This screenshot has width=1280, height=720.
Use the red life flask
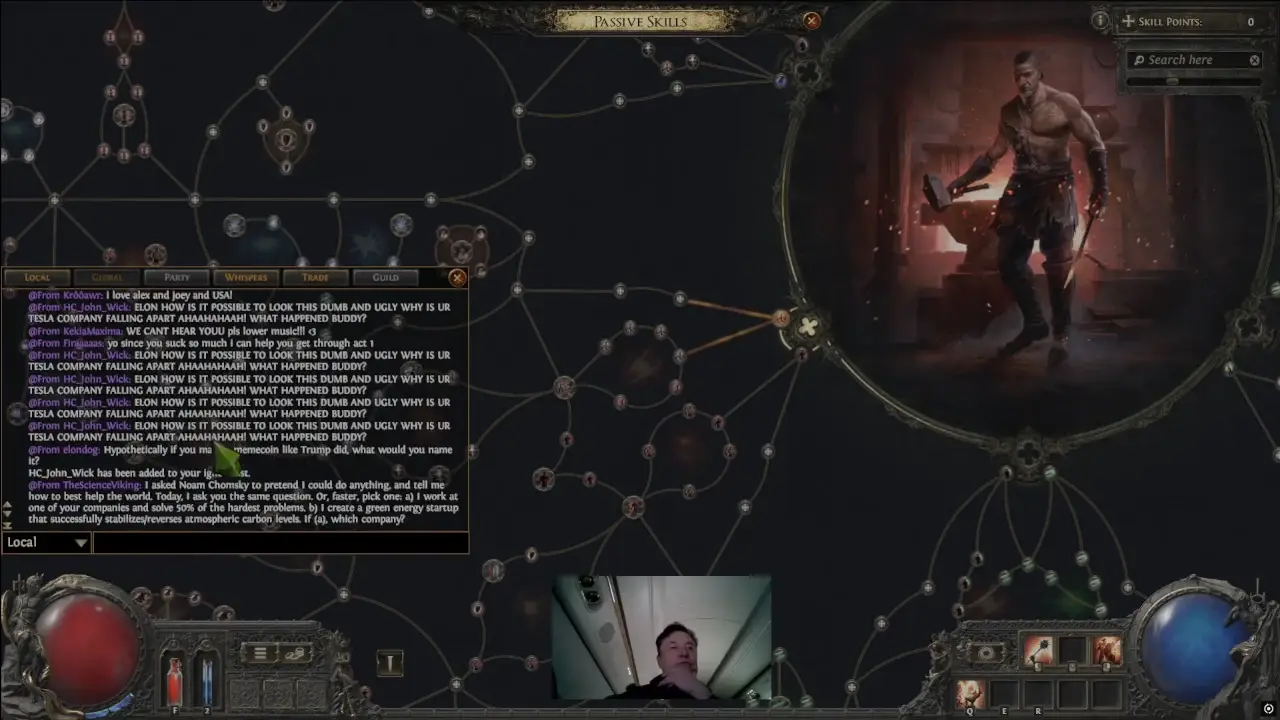coord(176,678)
